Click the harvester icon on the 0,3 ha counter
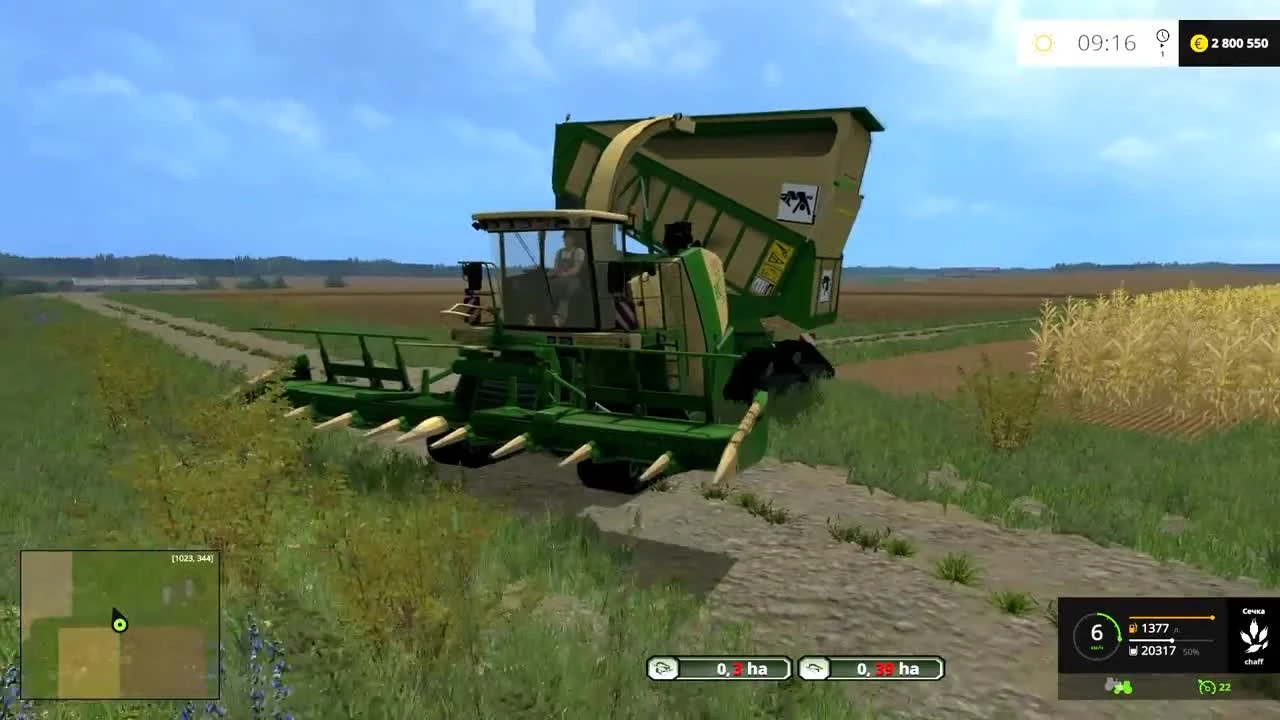 (x=662, y=669)
